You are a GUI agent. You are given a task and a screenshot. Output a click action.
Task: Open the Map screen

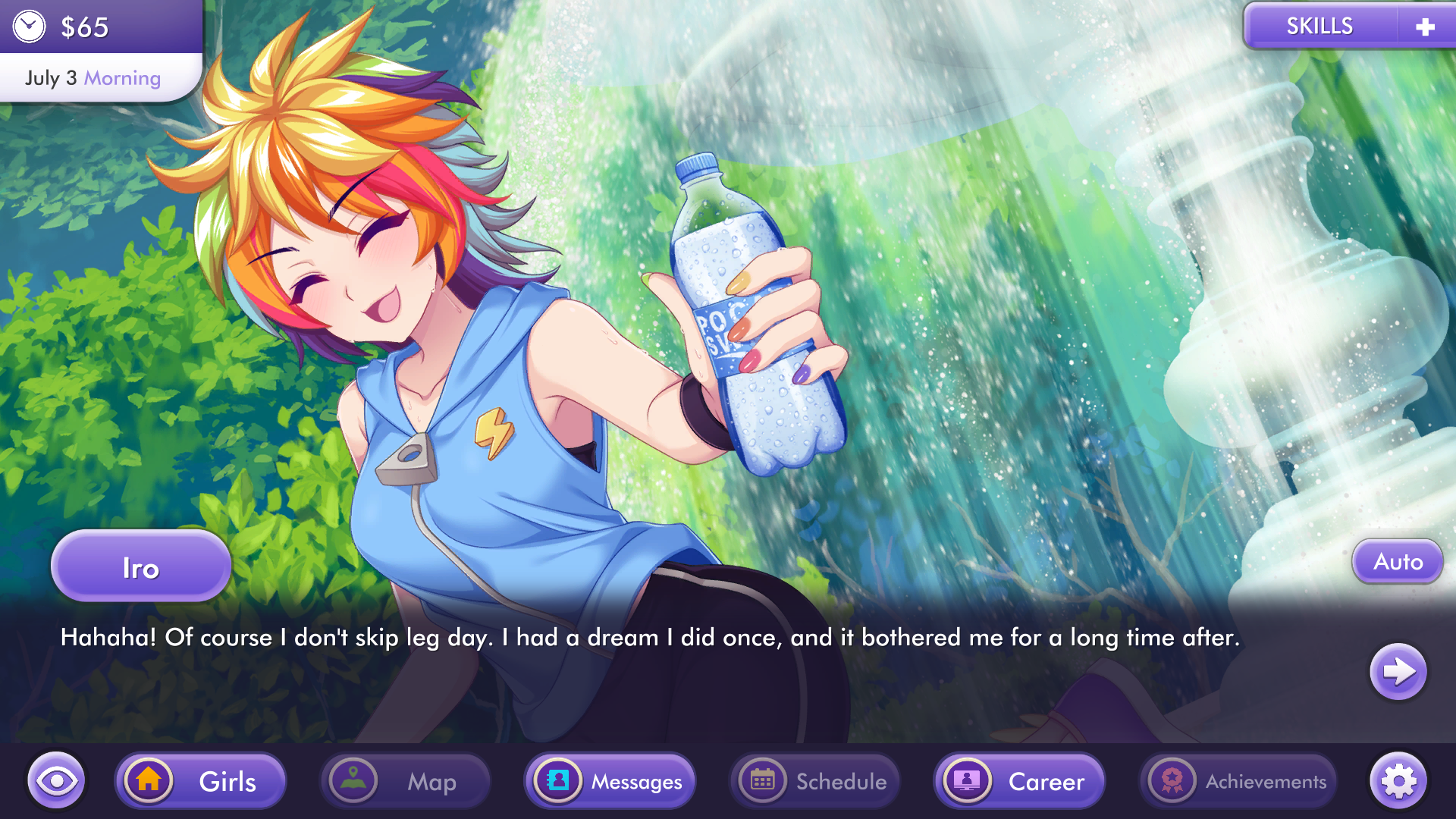(x=406, y=781)
